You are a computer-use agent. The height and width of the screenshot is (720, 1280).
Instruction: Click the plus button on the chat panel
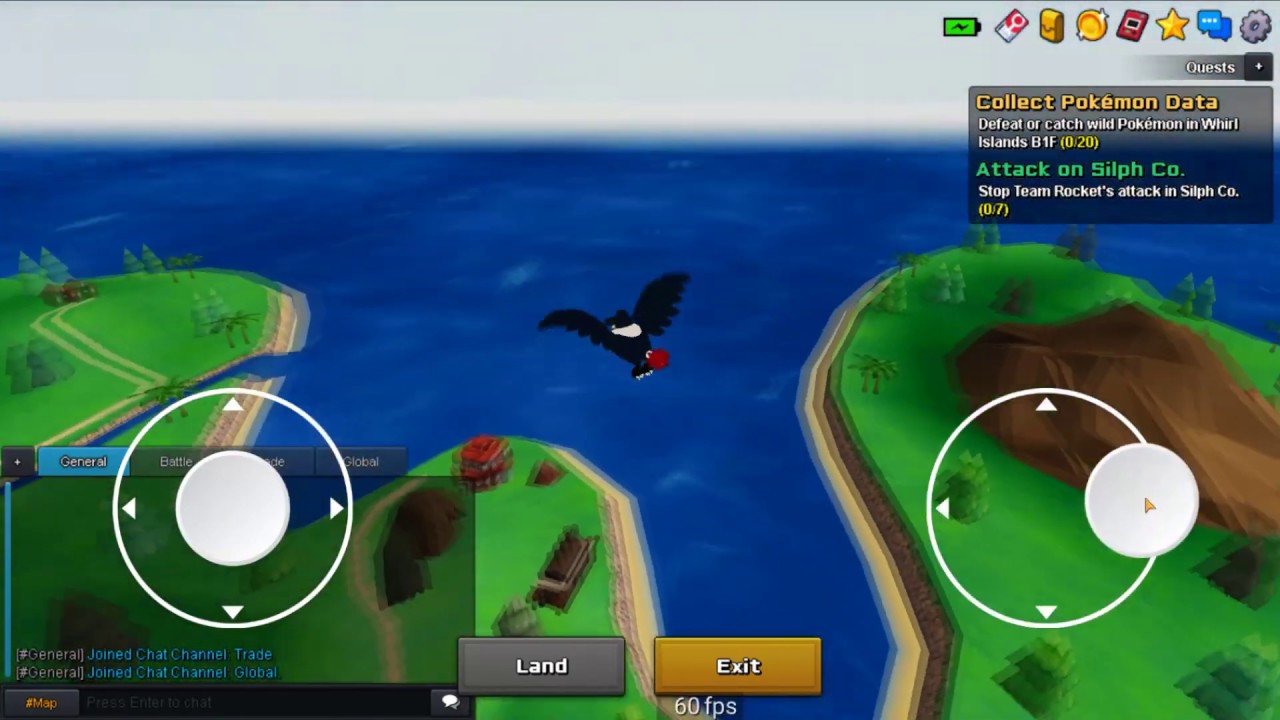16,461
